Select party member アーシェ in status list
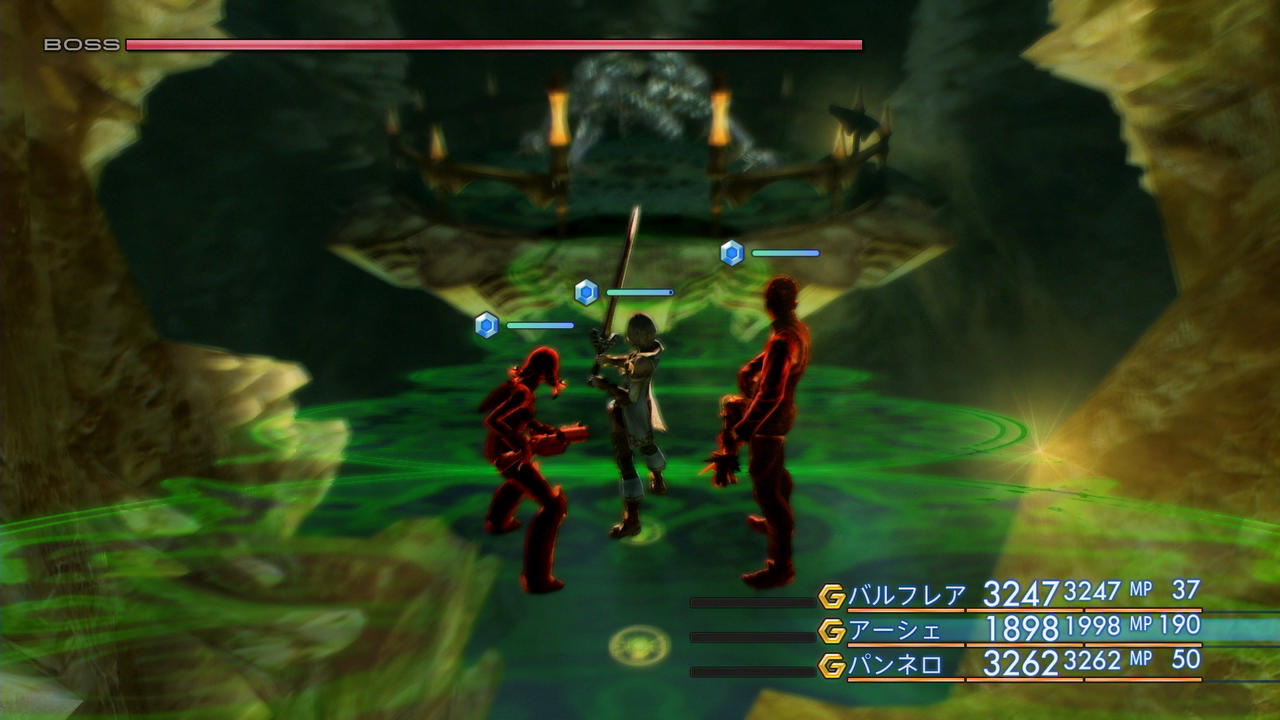1280x720 pixels. tap(895, 631)
